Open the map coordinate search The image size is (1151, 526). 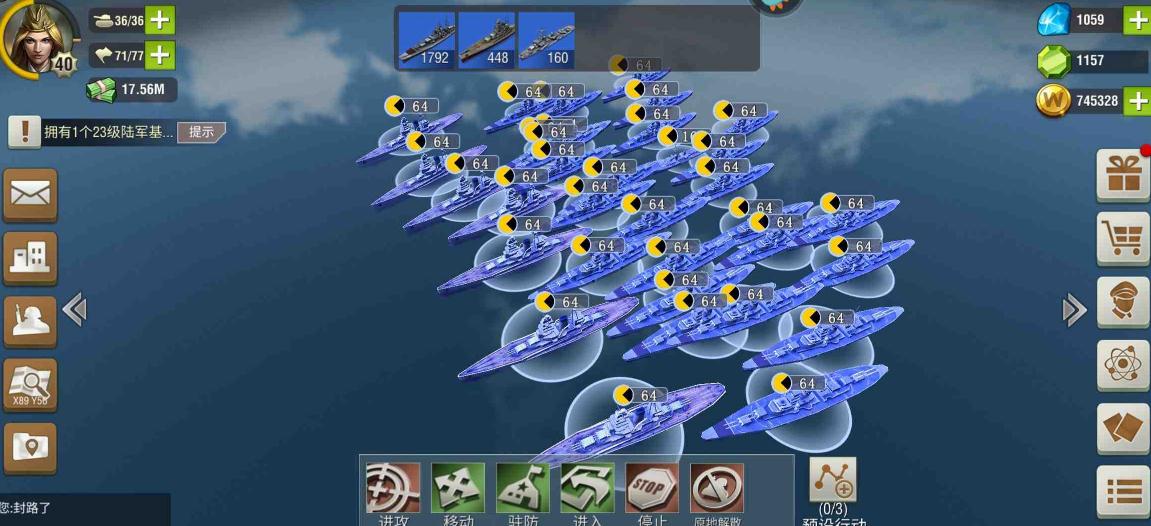(x=30, y=385)
